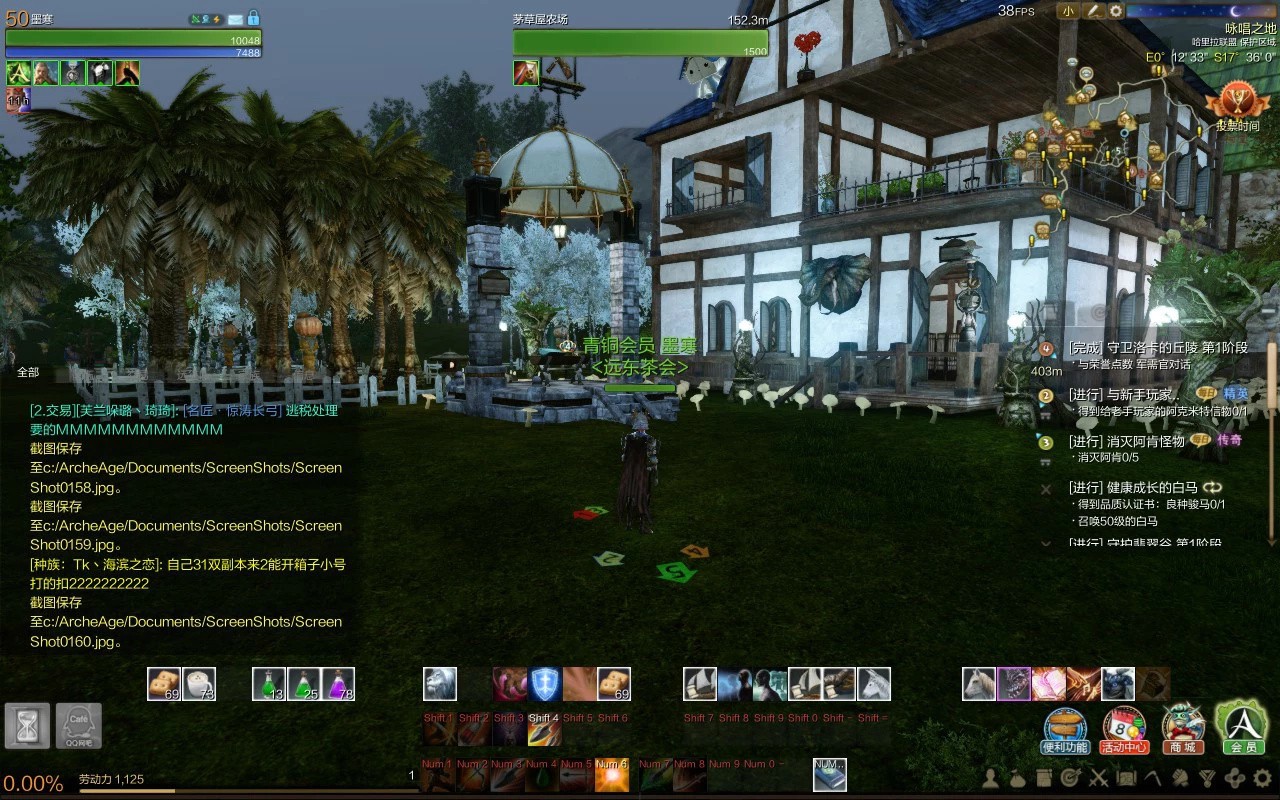The width and height of the screenshot is (1280, 800).
Task: Open settings via bottom-right gear icon
Action: point(1262,777)
